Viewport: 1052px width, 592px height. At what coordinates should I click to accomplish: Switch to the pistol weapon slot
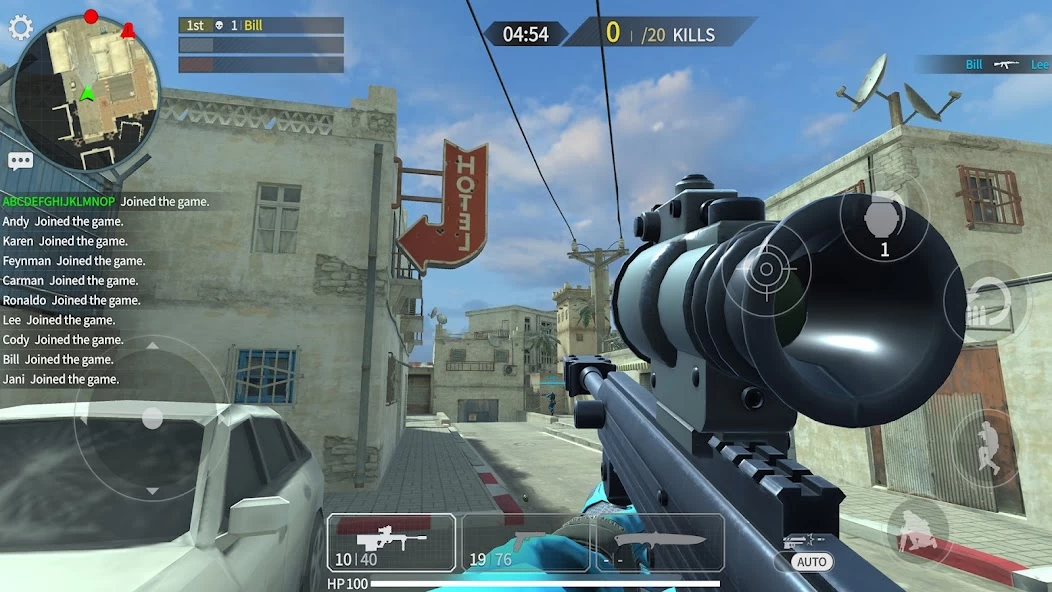pyautogui.click(x=528, y=543)
